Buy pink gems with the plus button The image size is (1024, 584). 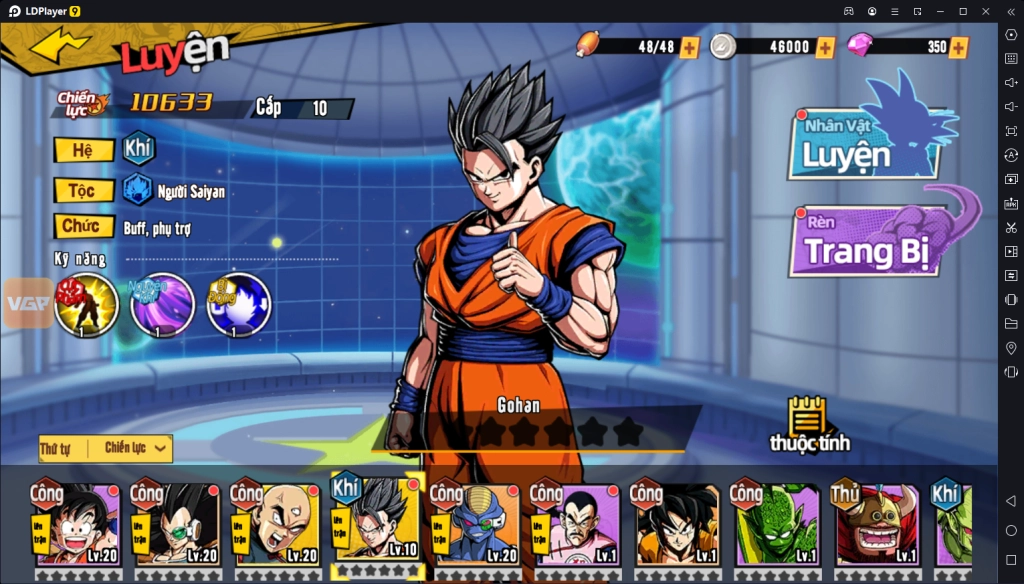pyautogui.click(x=959, y=47)
